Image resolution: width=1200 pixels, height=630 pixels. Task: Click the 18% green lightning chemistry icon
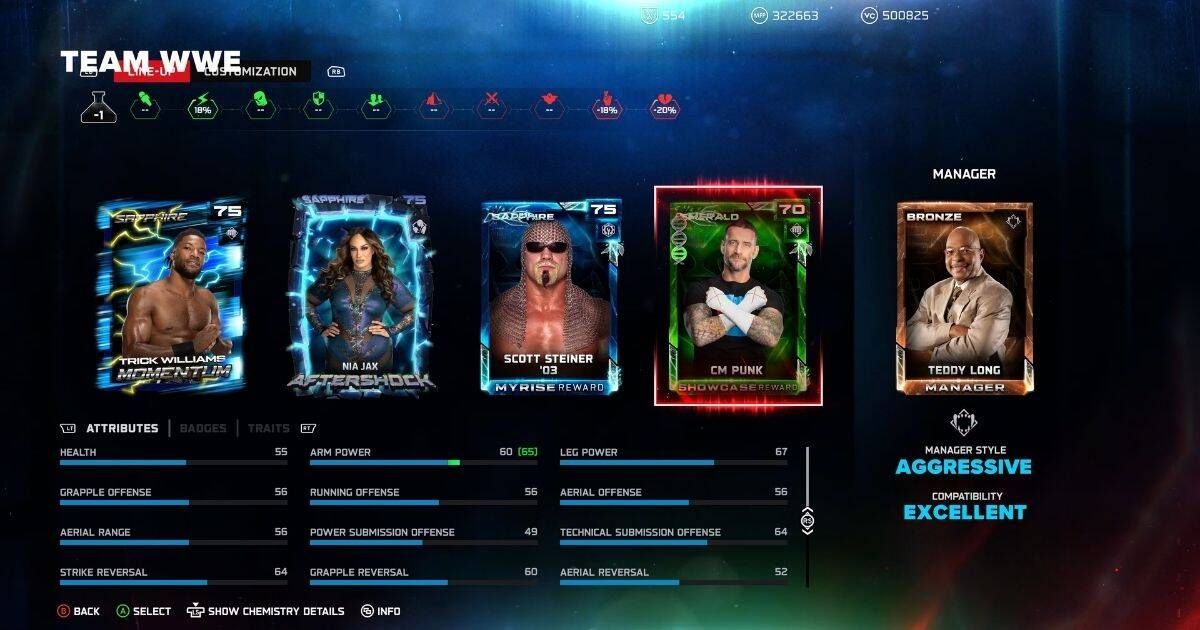(x=203, y=107)
